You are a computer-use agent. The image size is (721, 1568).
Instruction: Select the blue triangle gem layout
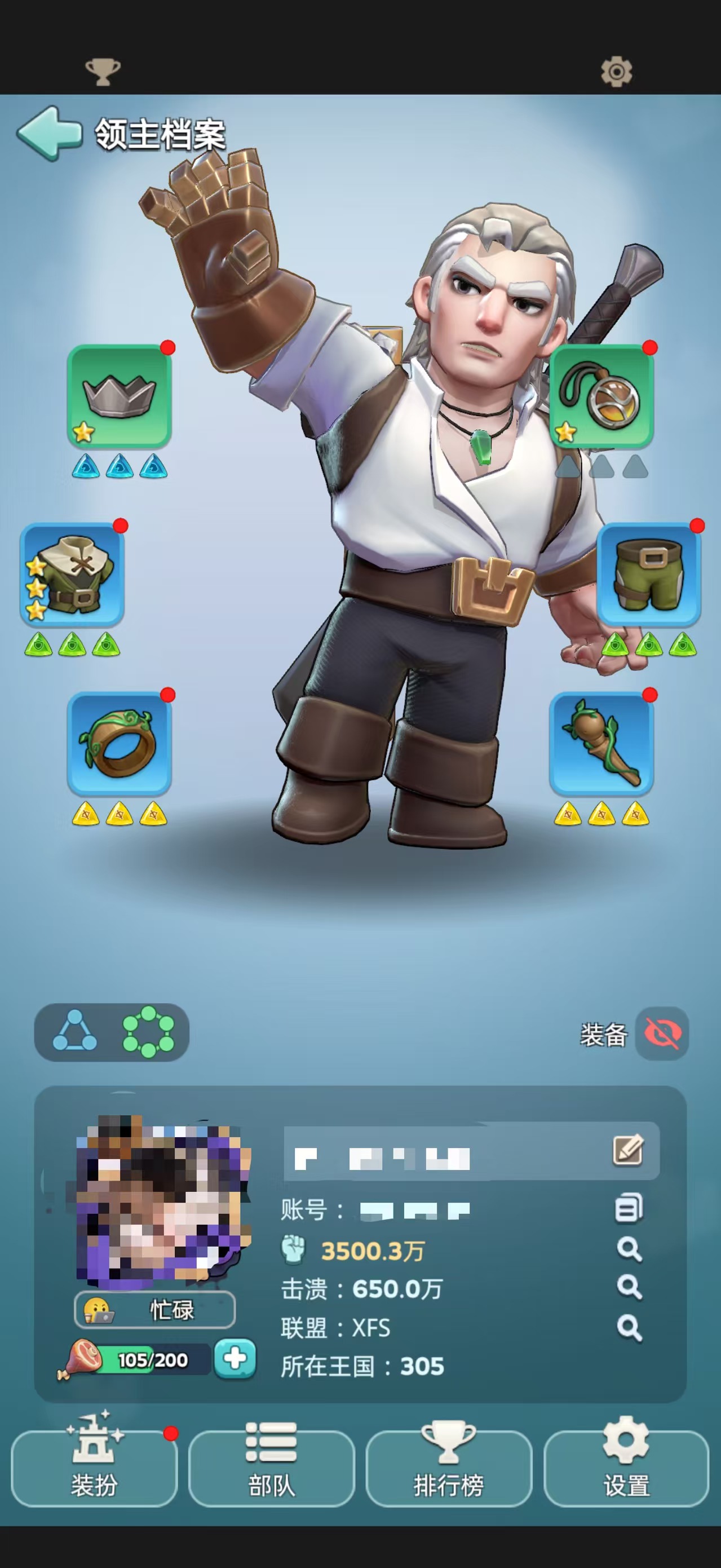coord(75,1032)
